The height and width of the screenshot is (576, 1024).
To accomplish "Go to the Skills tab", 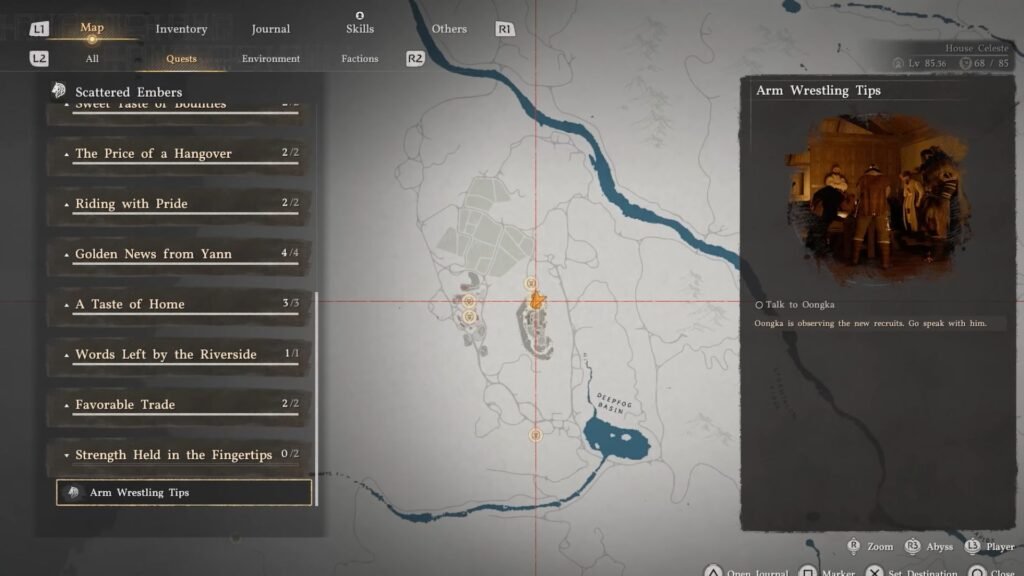I will tap(360, 29).
